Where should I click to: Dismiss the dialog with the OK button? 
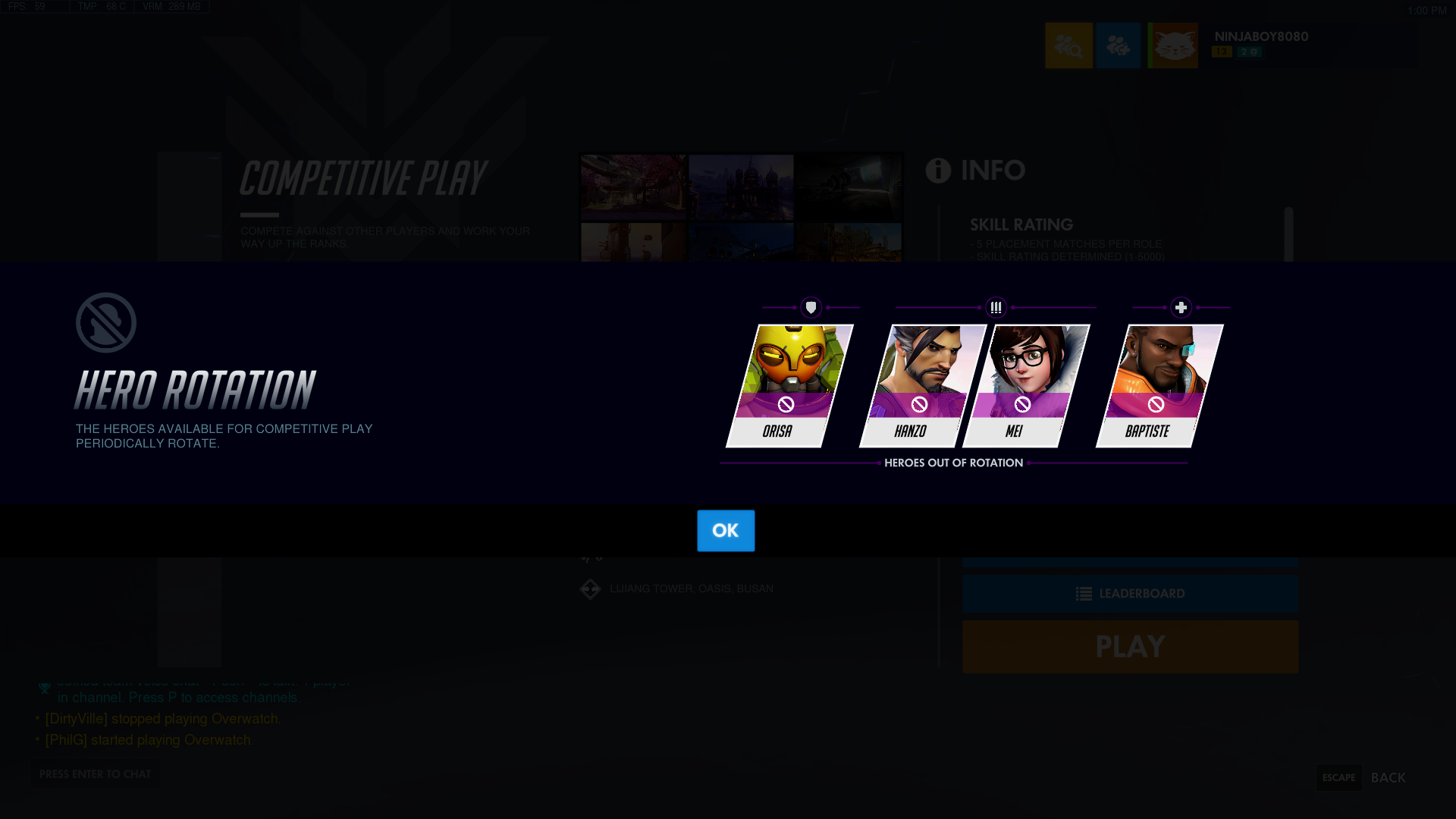point(725,531)
